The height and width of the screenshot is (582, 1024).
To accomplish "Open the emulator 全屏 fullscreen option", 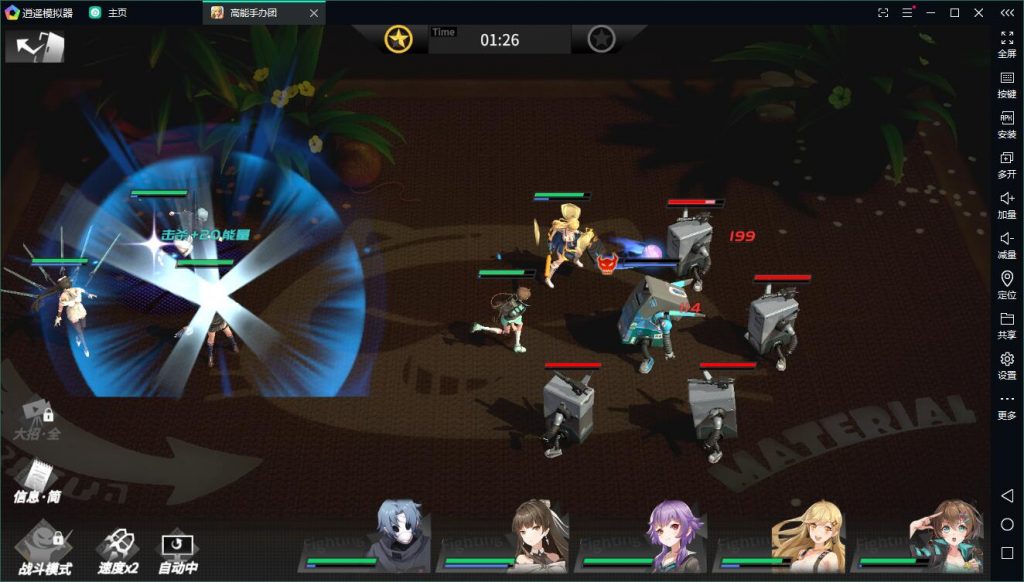I will point(1006,43).
